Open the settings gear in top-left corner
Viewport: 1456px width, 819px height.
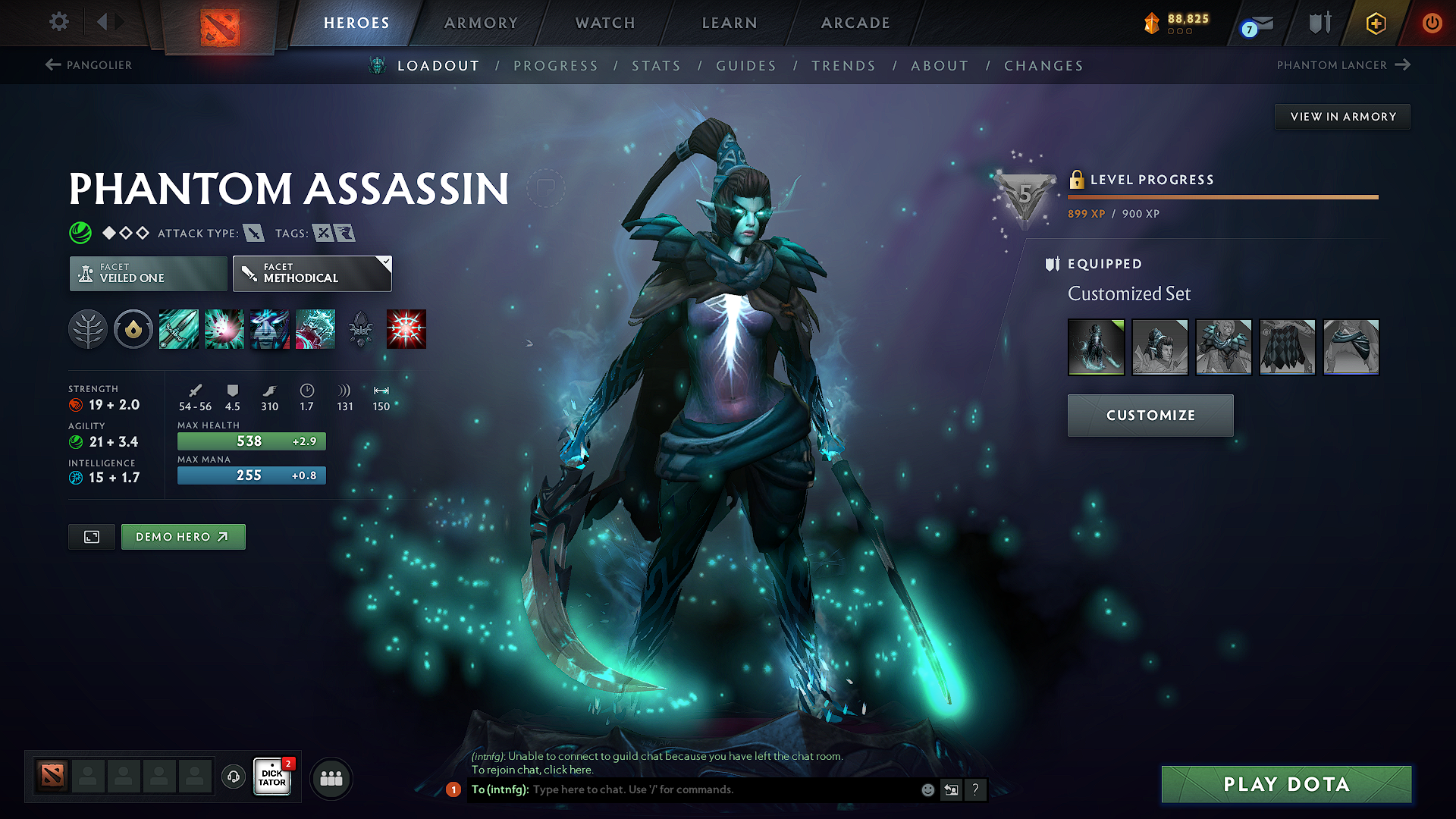(x=58, y=22)
